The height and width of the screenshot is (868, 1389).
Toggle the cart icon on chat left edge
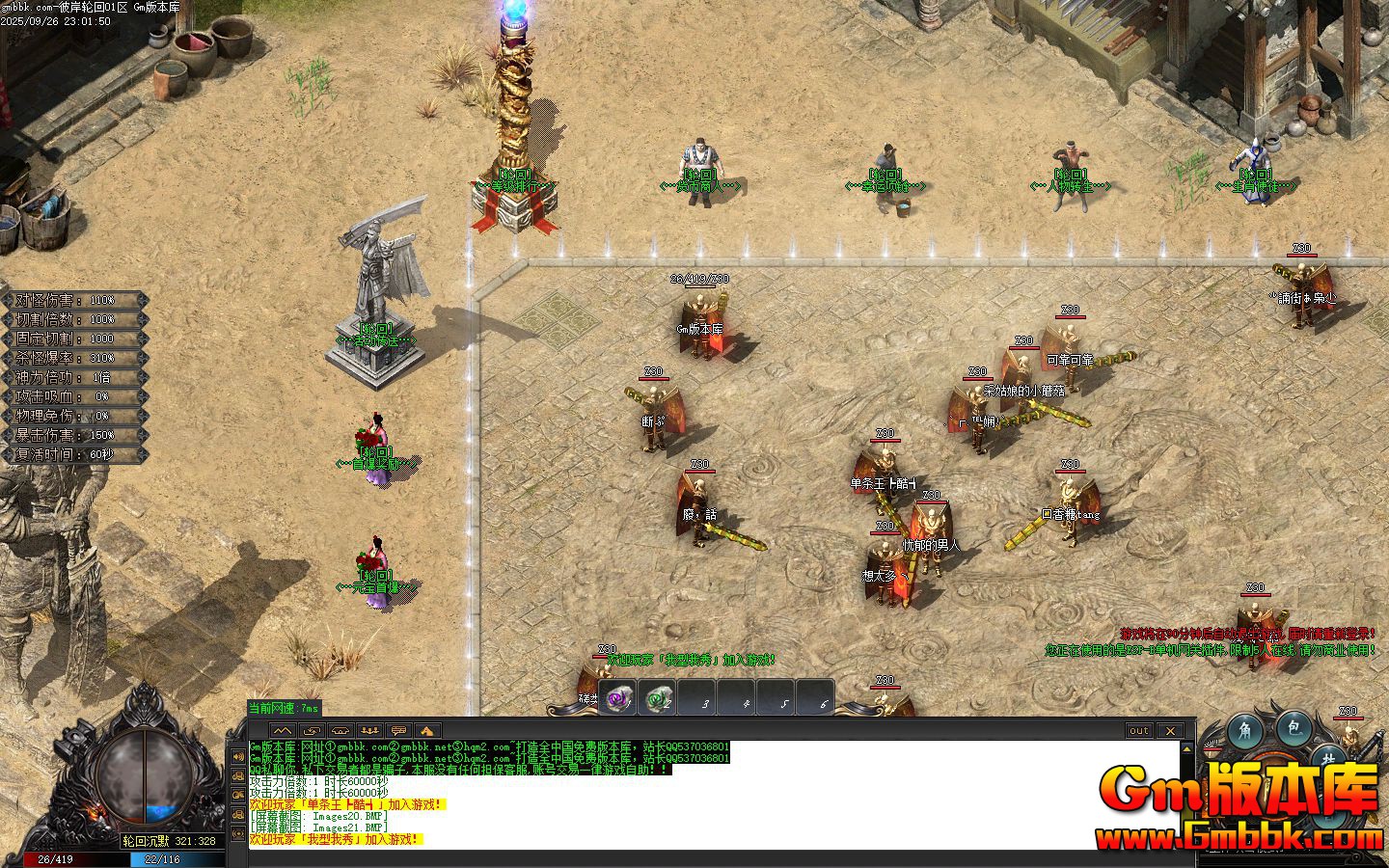(x=238, y=774)
